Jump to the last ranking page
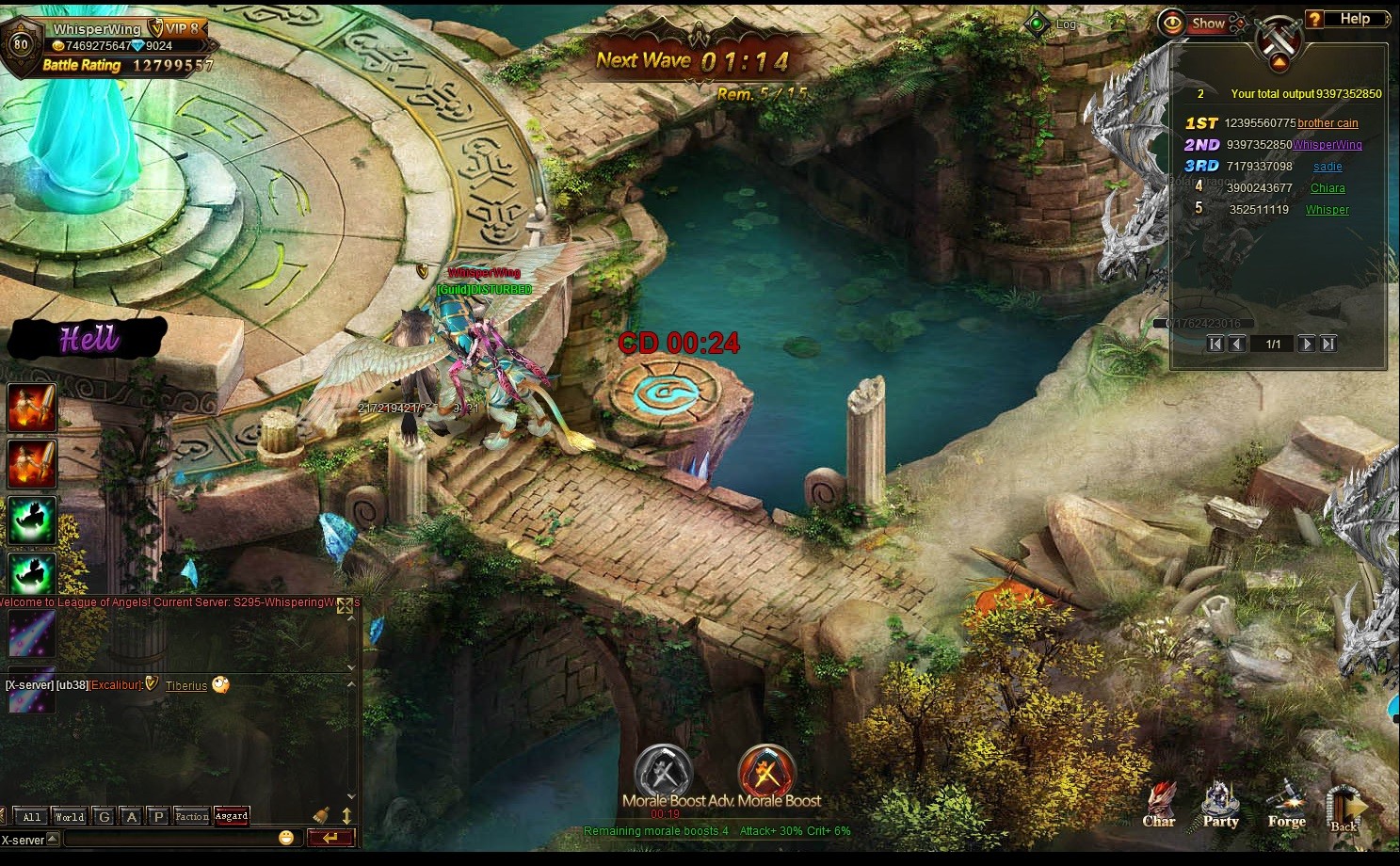Screen dimensions: 1400x866 coord(1328,345)
